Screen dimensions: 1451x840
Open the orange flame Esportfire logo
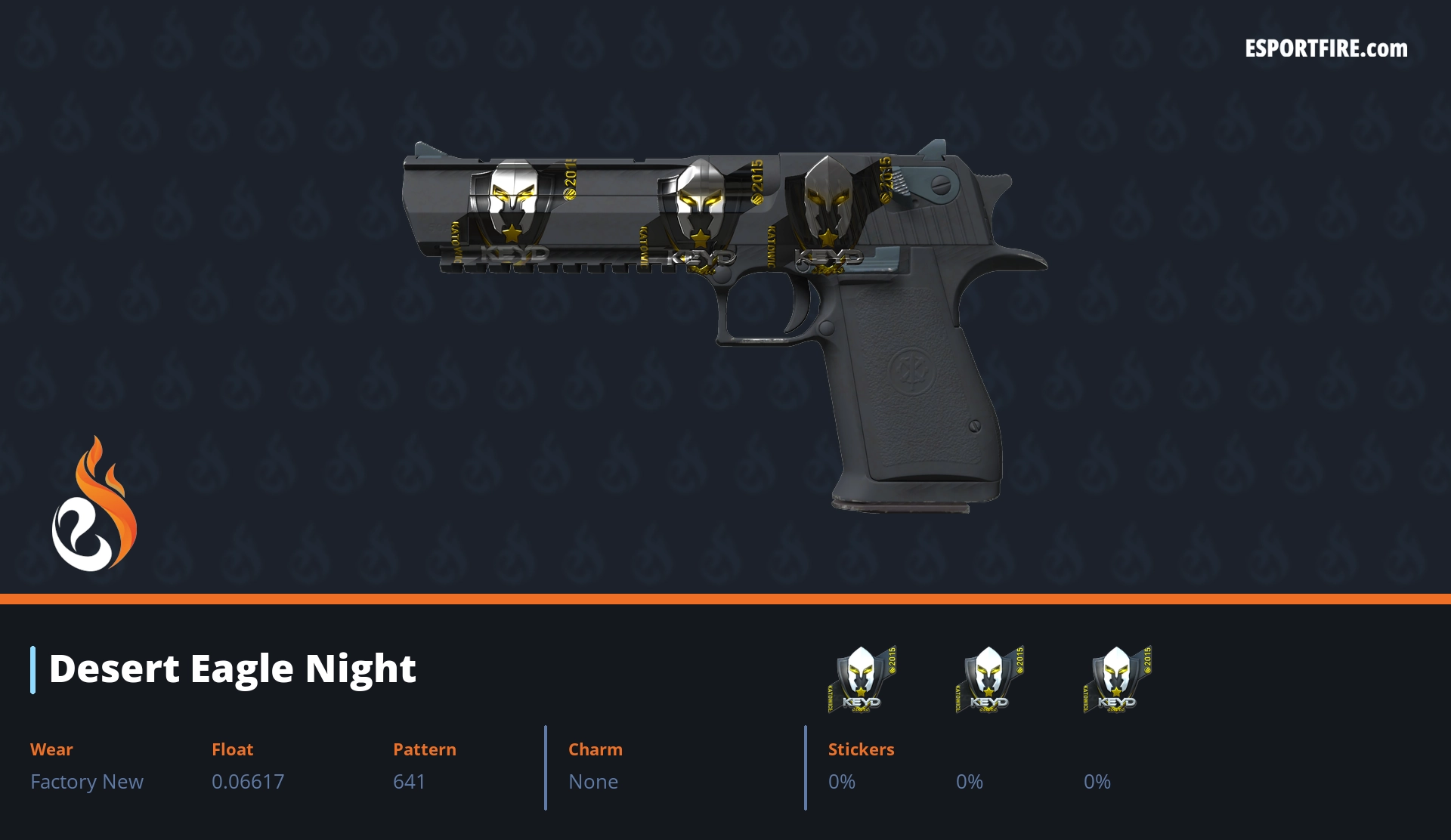tap(94, 505)
